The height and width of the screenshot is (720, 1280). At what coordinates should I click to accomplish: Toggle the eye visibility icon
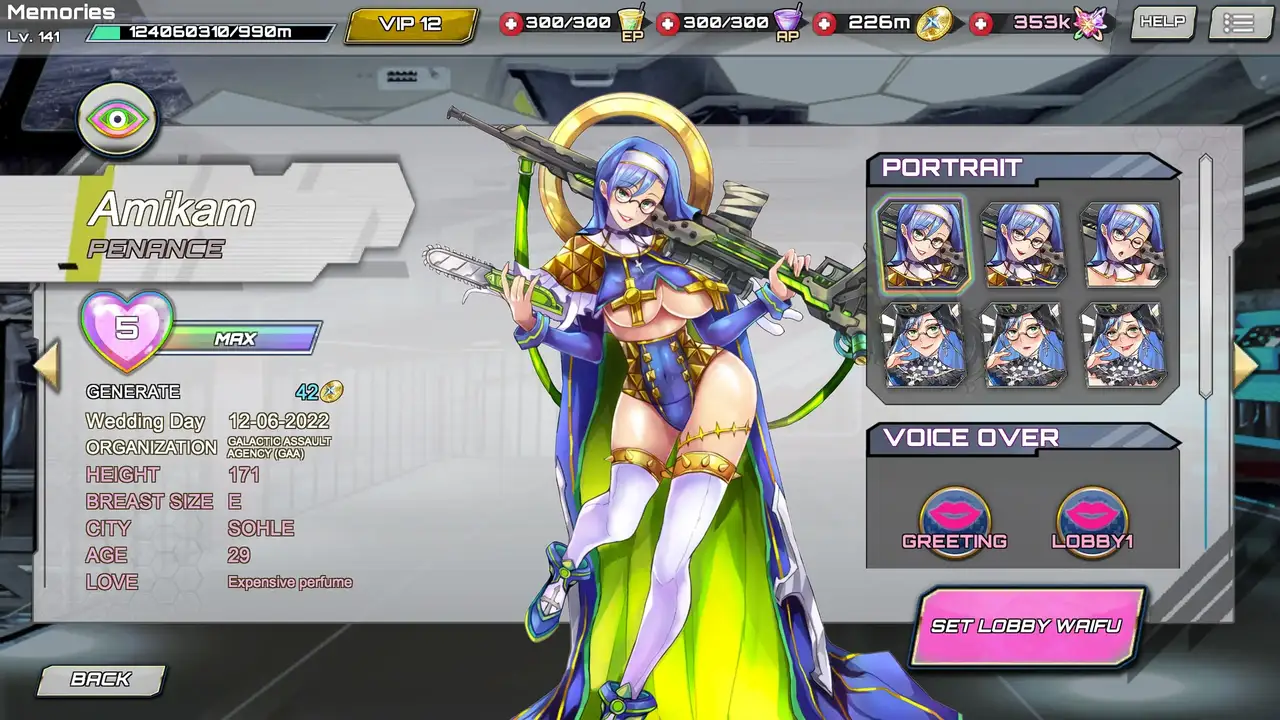tap(117, 120)
